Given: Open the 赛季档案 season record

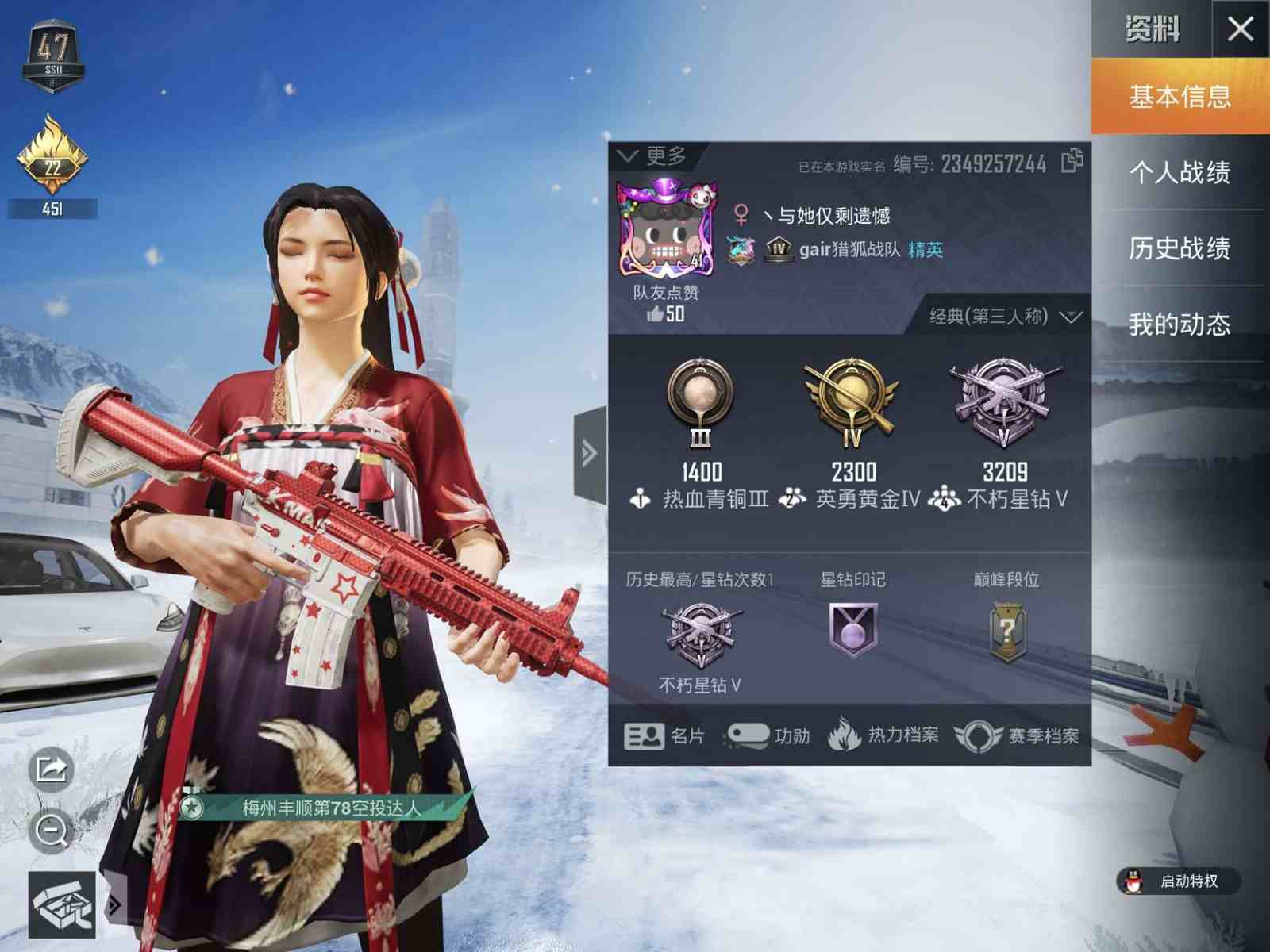Looking at the screenshot, I should (x=1017, y=736).
